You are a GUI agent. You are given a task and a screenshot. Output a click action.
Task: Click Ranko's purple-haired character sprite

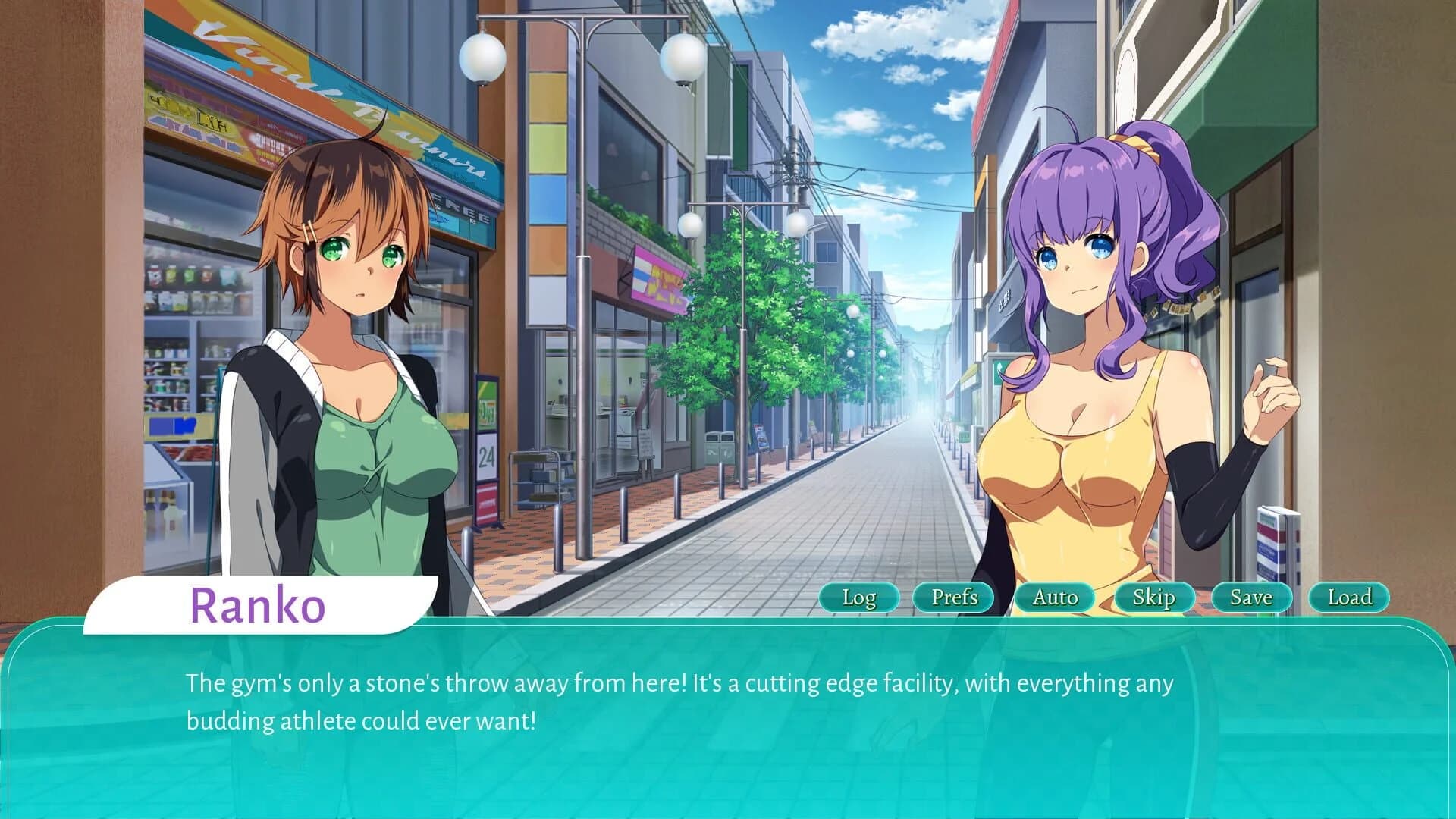click(1084, 341)
